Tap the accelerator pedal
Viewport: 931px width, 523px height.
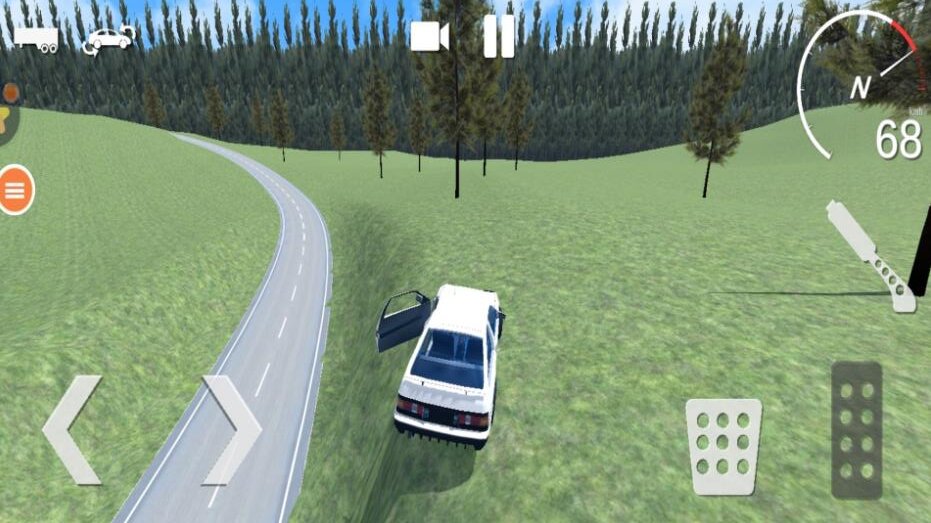(857, 429)
